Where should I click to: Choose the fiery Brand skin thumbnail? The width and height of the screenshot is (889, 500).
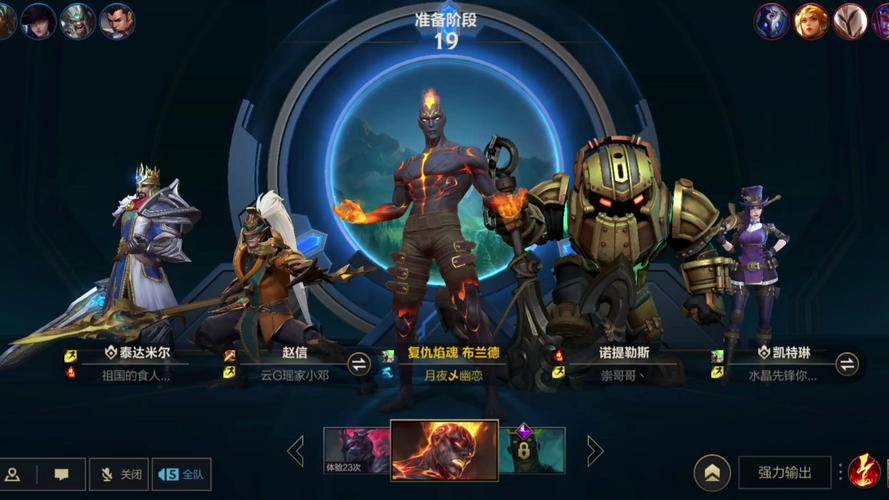pos(444,450)
